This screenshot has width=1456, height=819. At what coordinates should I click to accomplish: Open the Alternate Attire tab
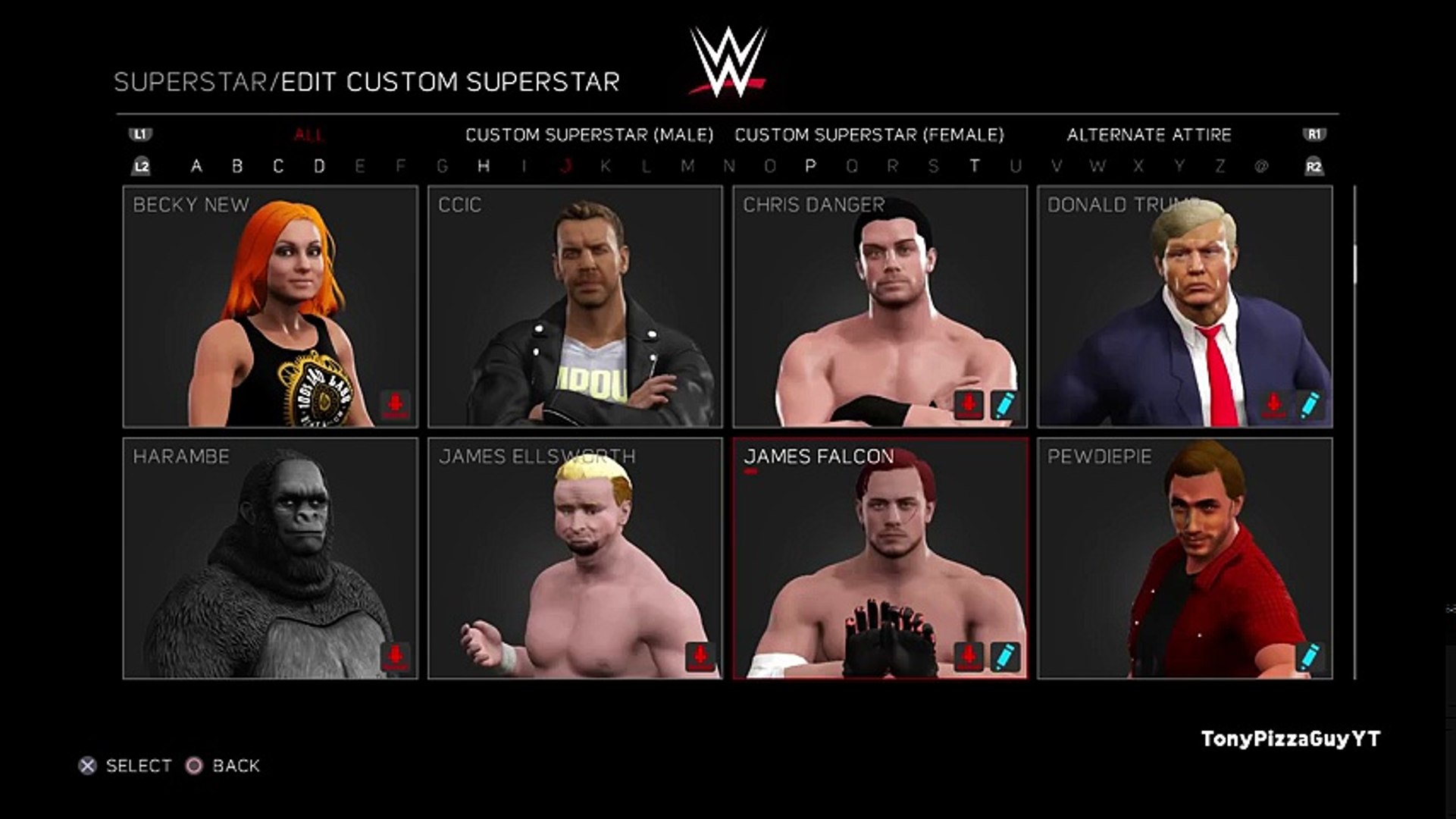coord(1148,135)
